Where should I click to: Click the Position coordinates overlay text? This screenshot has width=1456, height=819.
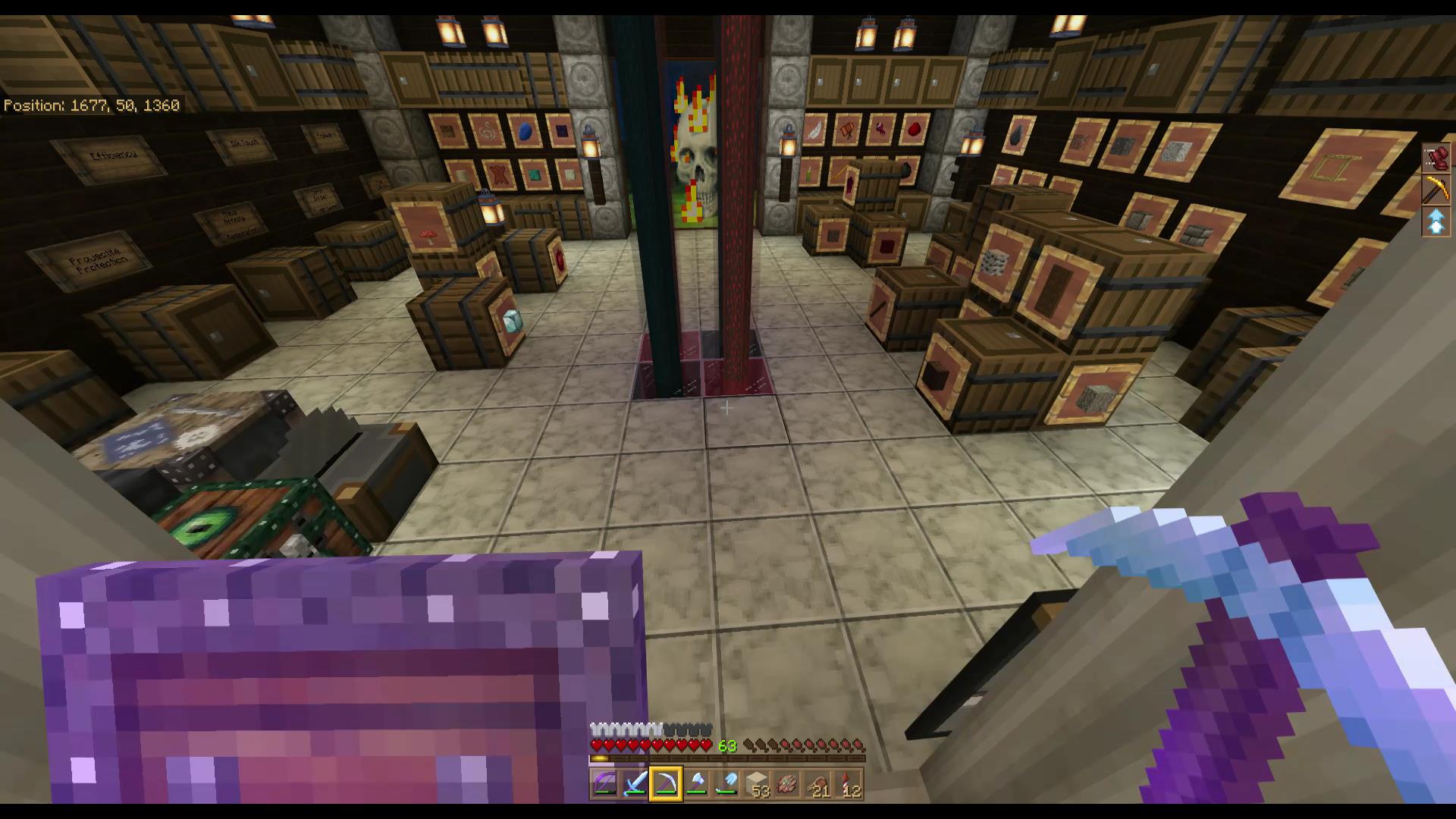(x=91, y=105)
